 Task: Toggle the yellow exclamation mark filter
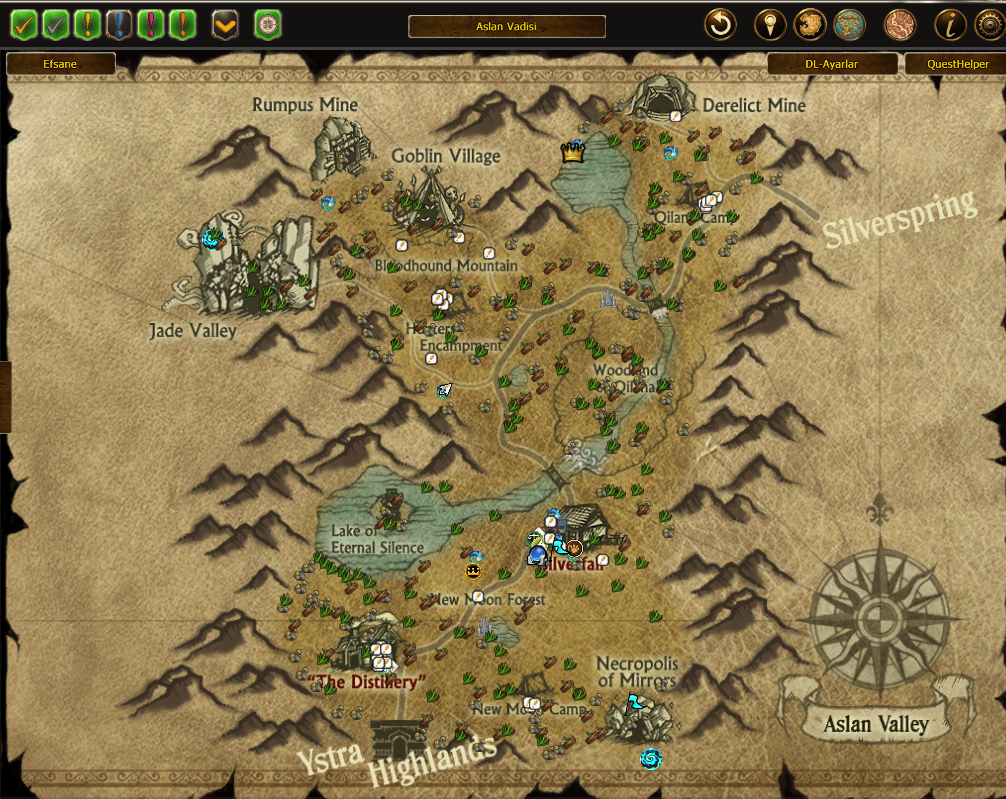point(88,24)
